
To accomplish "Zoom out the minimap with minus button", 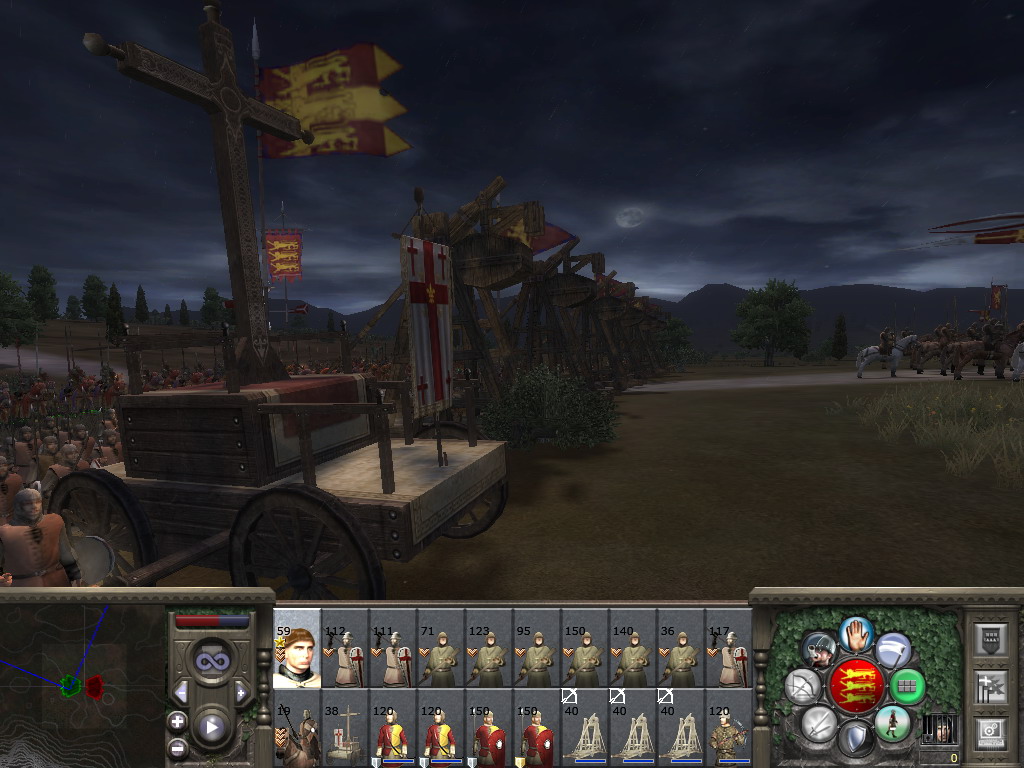I will pyautogui.click(x=178, y=746).
